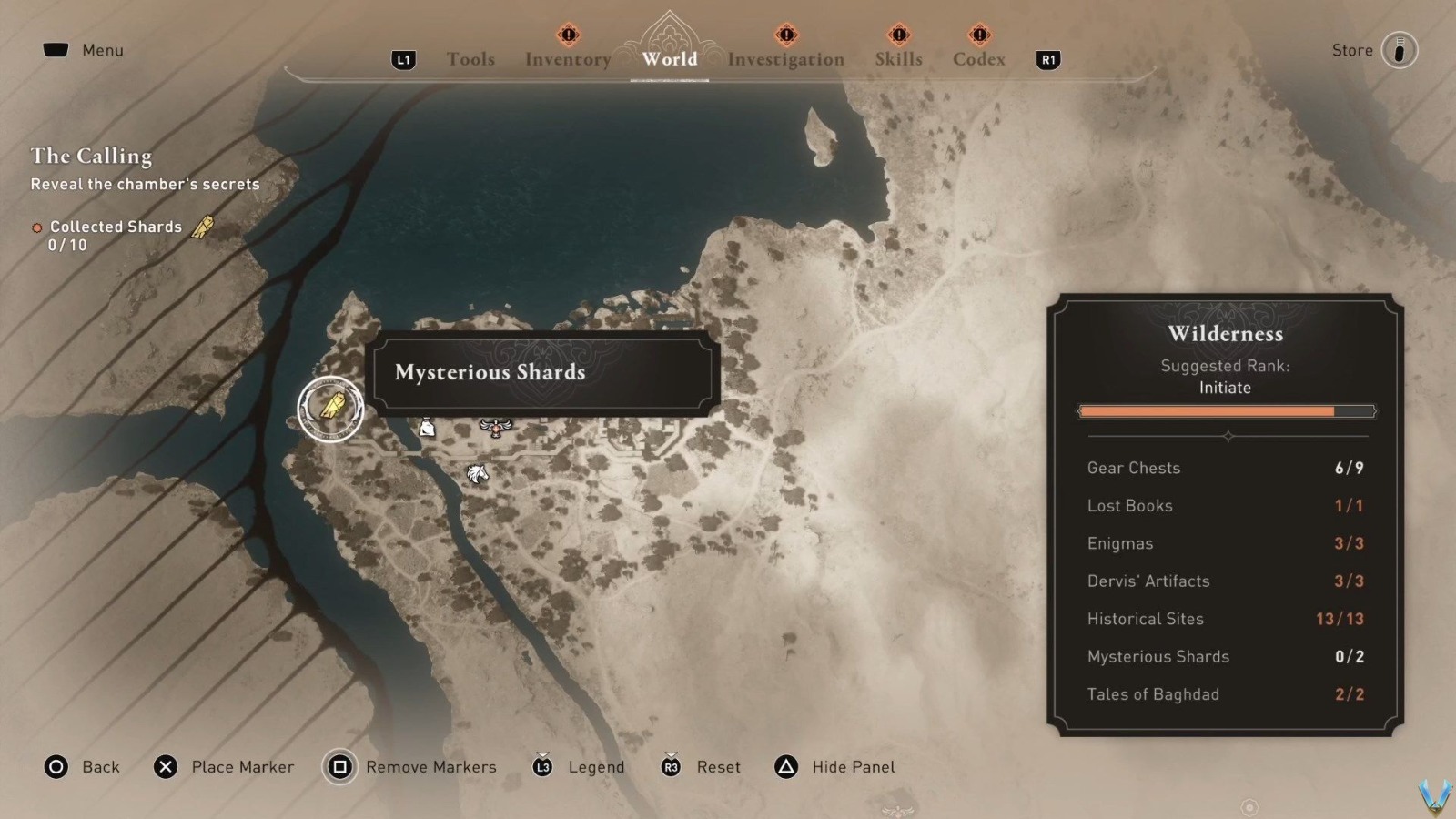This screenshot has height=819, width=1456.
Task: Select the circled Mysterious Shard feather marker
Action: (x=331, y=409)
